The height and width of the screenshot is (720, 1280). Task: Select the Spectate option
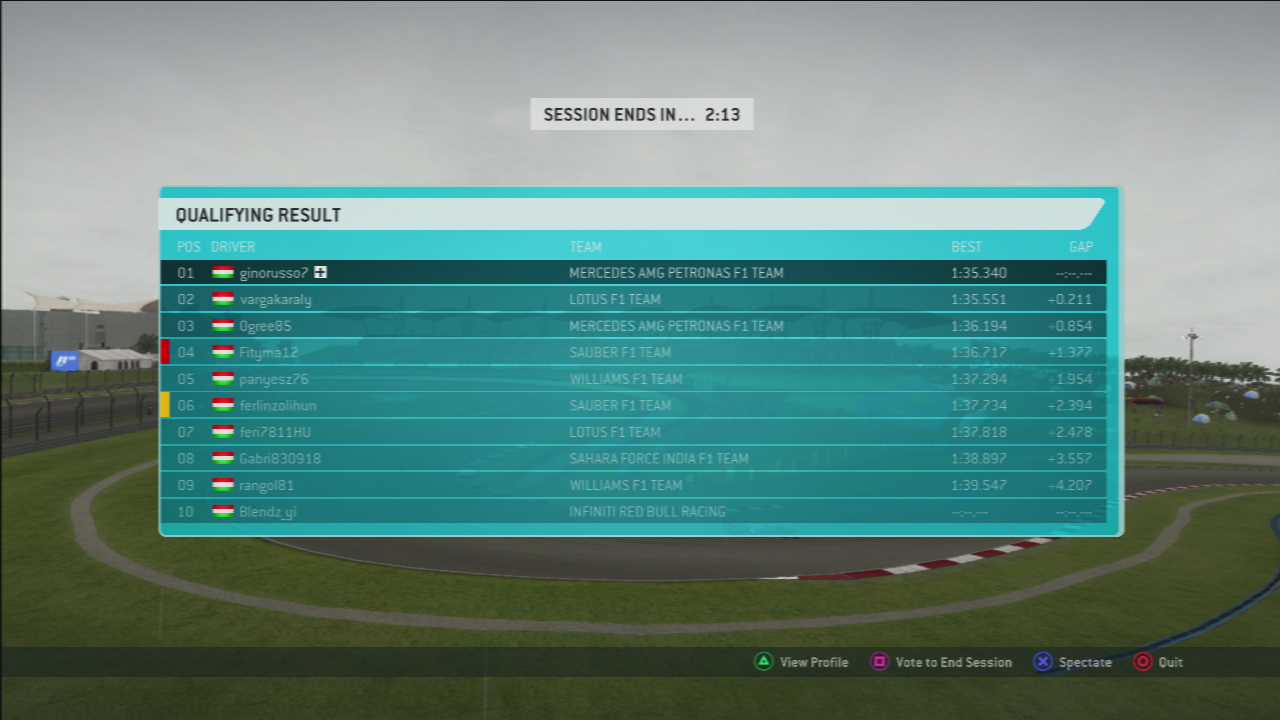[x=1073, y=662]
